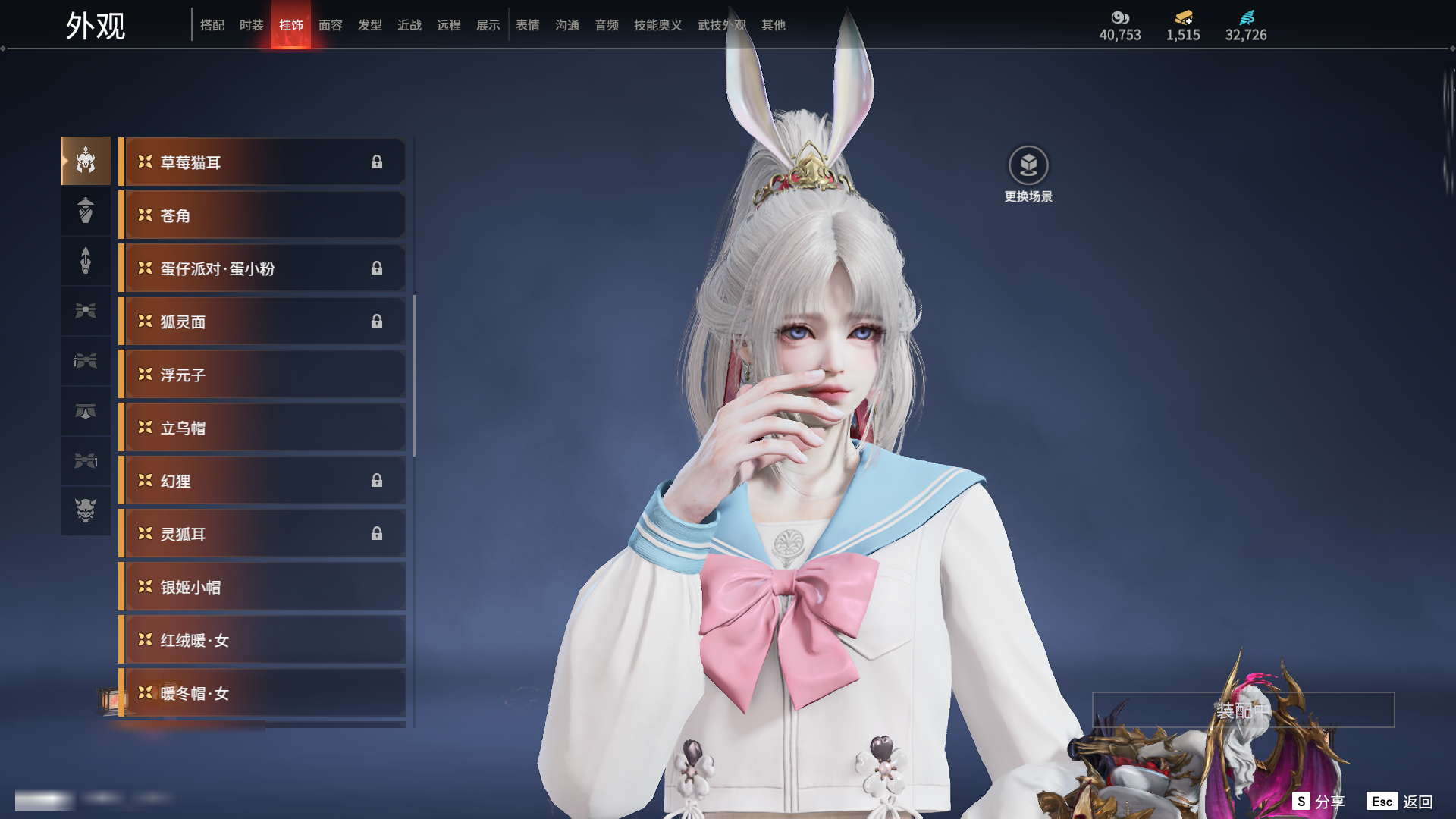This screenshot has height=819, width=1456.
Task: Select the demon mask accessory category
Action: click(86, 510)
